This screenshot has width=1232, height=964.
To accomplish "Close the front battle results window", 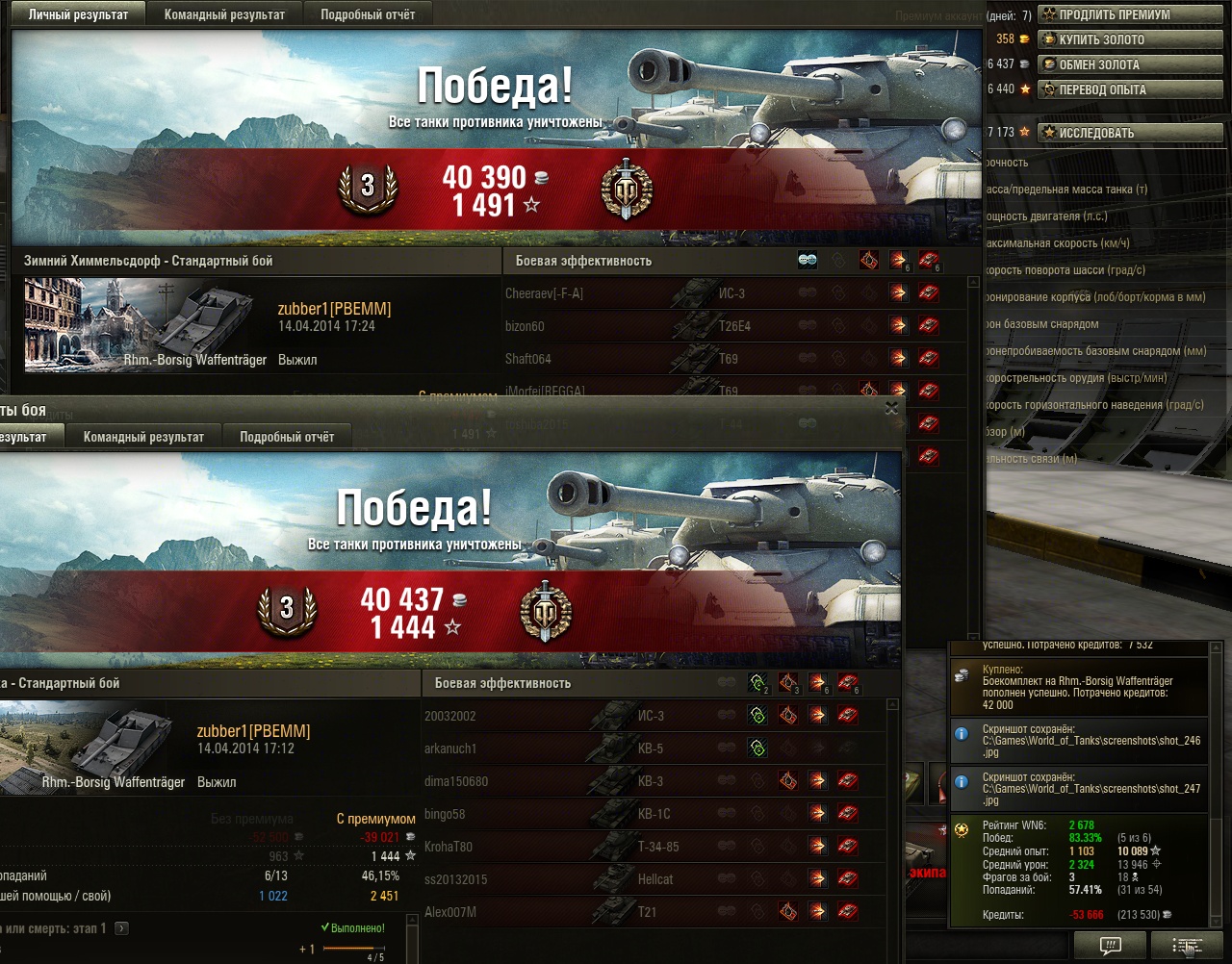I will pyautogui.click(x=891, y=409).
